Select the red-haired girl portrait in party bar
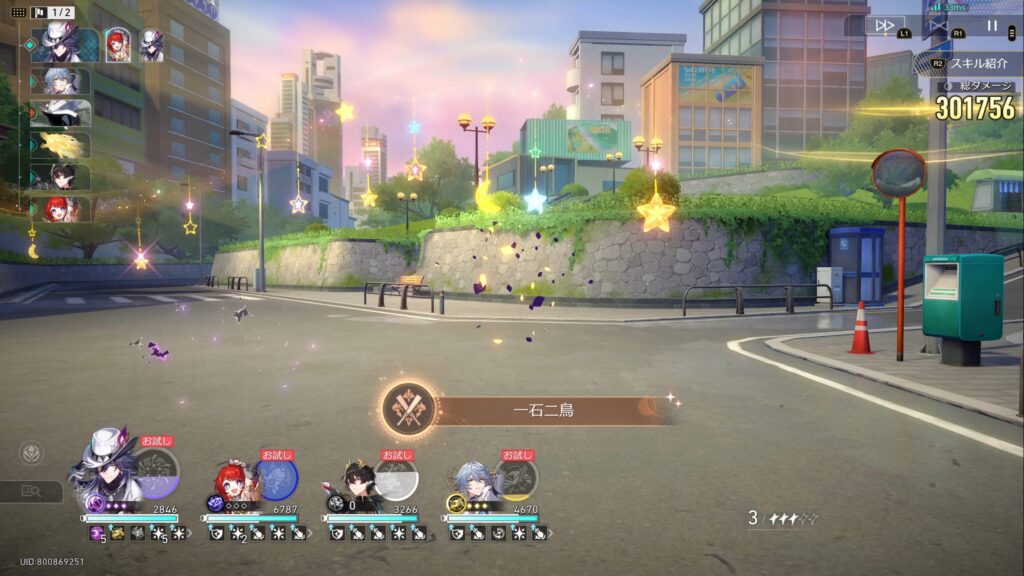 pos(233,481)
